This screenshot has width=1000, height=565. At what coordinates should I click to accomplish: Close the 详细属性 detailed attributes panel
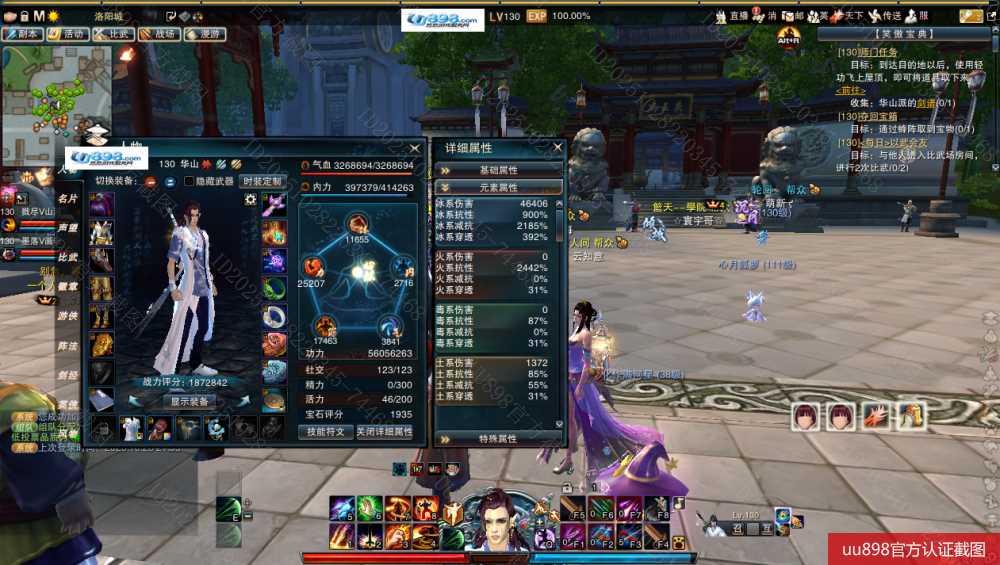[x=557, y=148]
